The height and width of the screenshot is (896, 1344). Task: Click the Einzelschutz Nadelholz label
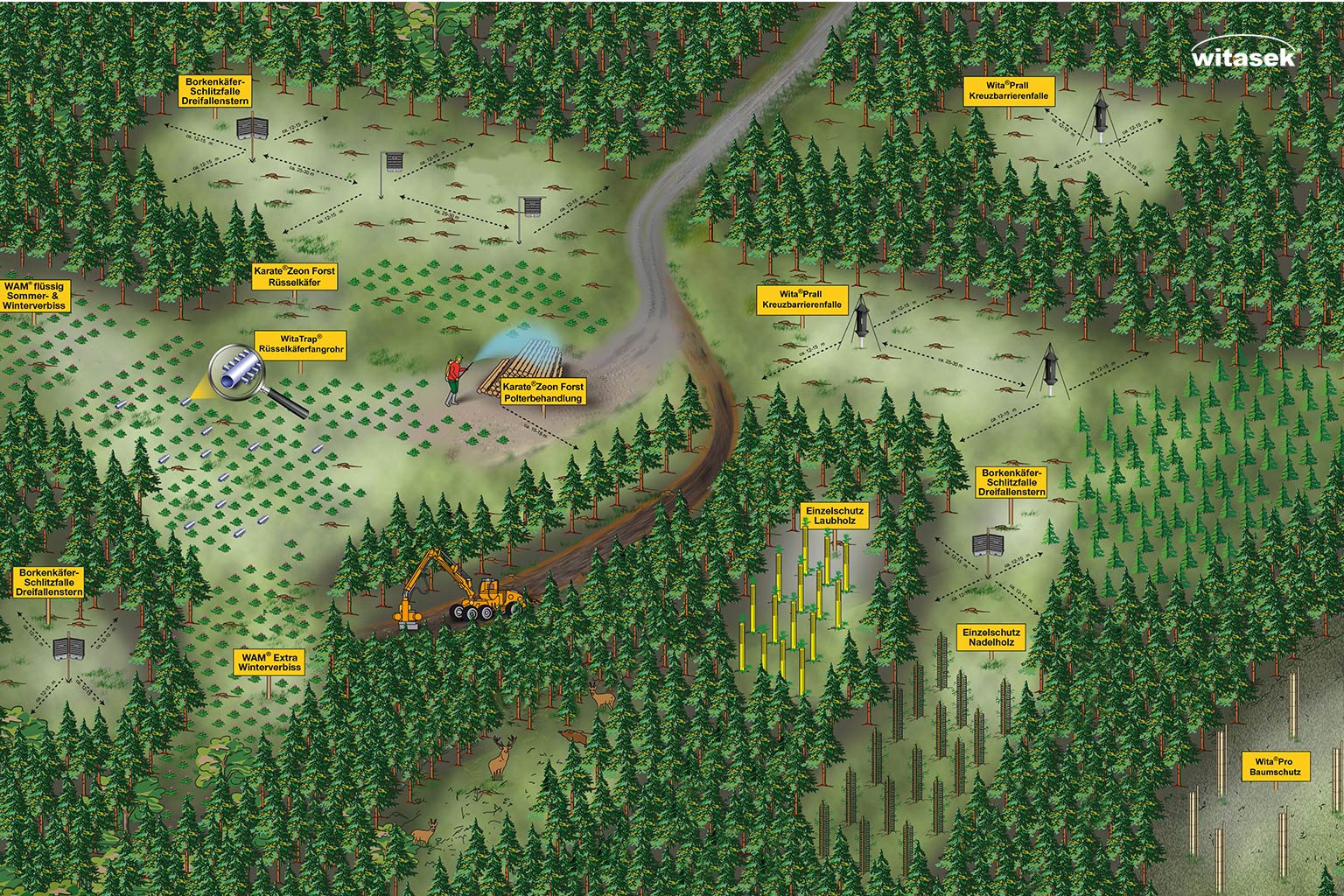(990, 637)
